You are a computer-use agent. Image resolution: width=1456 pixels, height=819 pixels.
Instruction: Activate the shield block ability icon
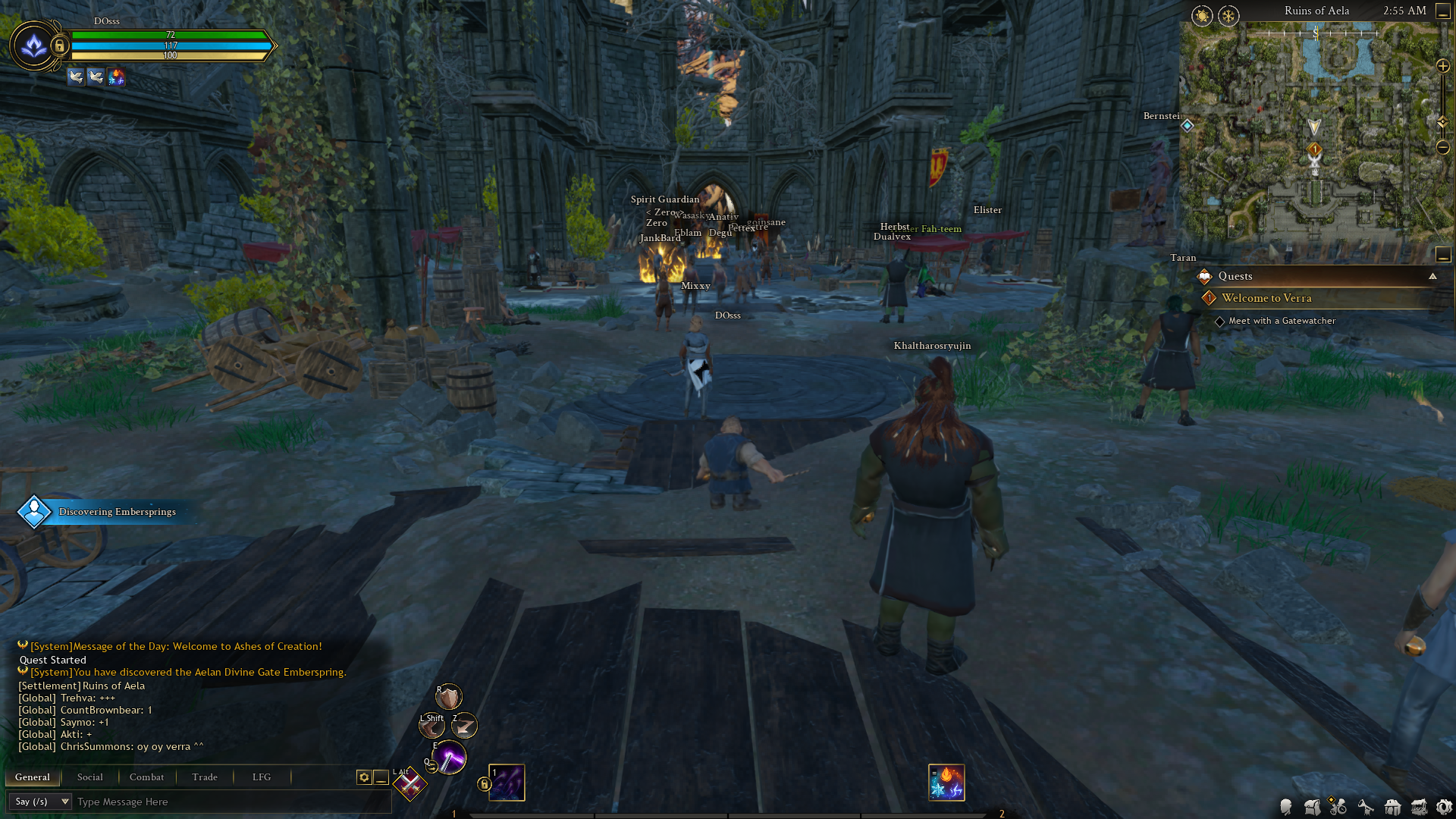tap(448, 696)
